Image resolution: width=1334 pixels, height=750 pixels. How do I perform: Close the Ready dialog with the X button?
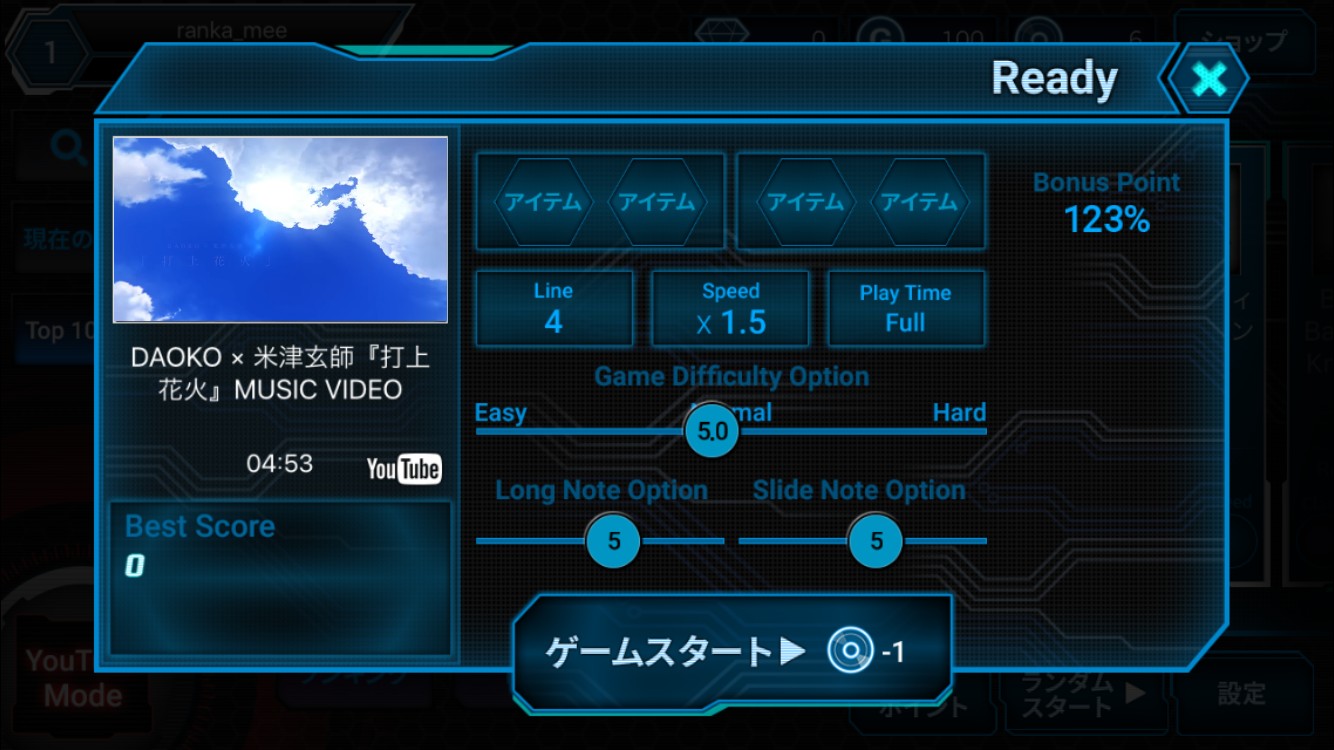(1209, 80)
